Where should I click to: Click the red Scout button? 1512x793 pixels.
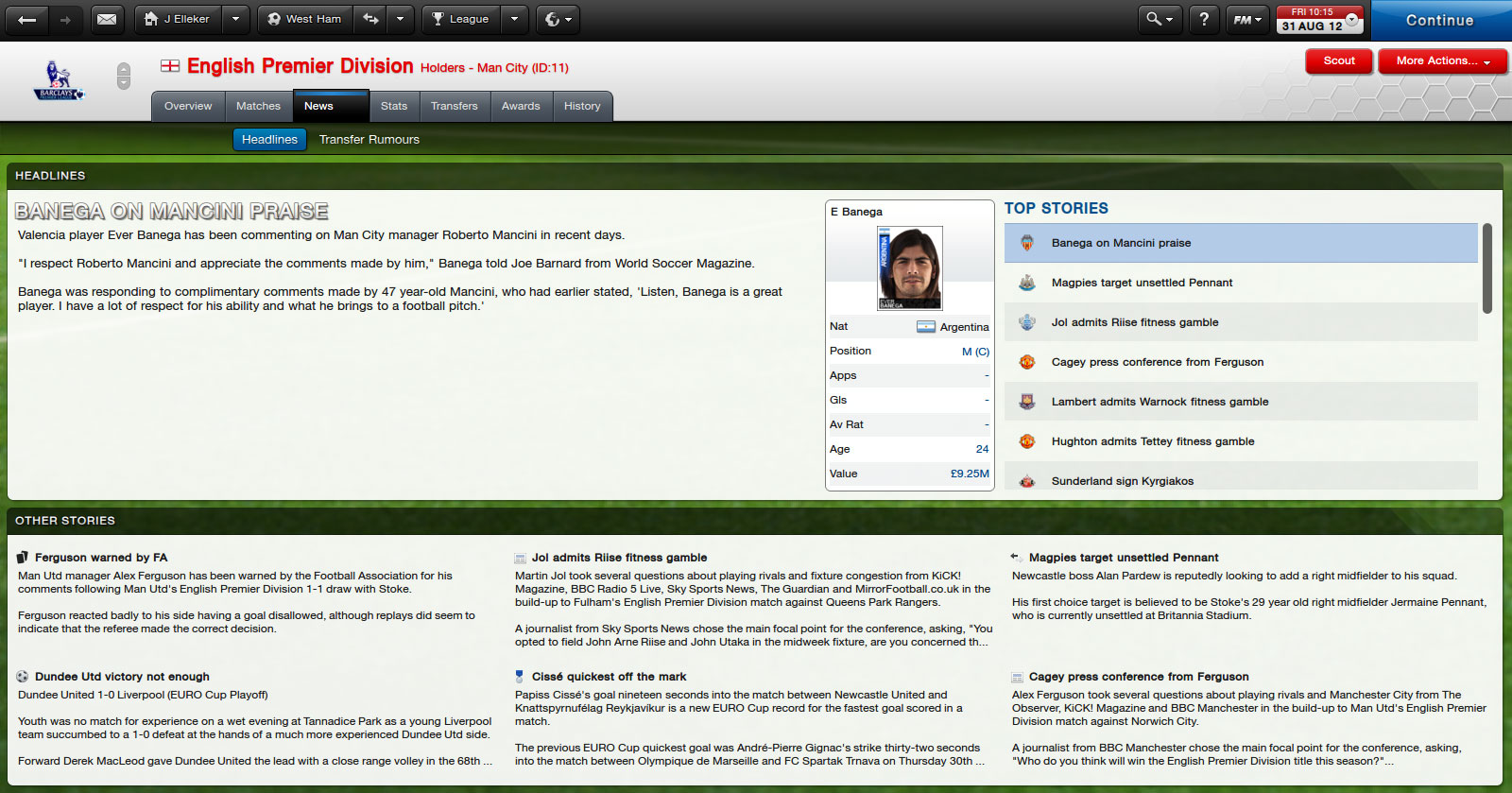1339,60
